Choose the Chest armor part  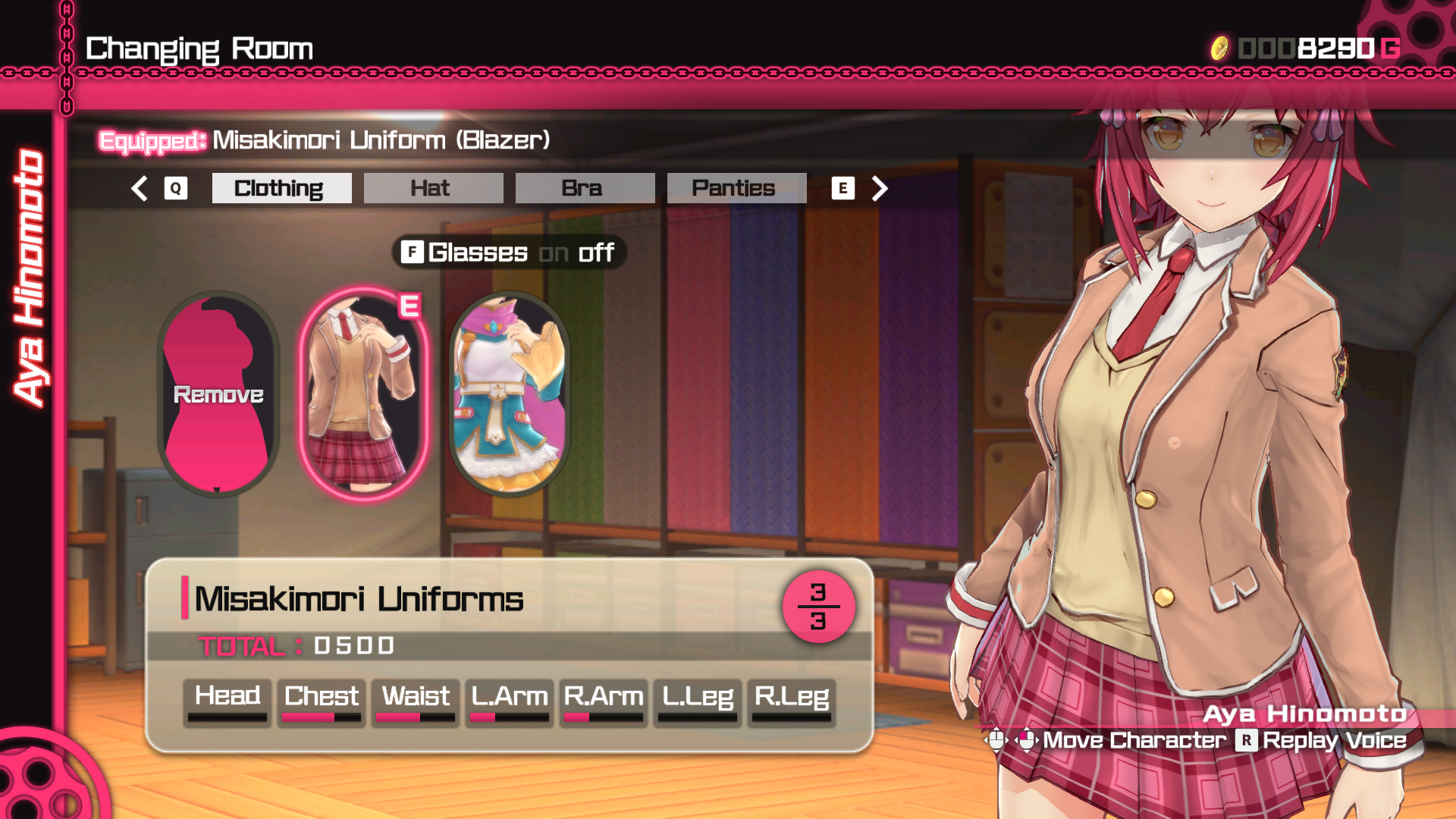[322, 702]
